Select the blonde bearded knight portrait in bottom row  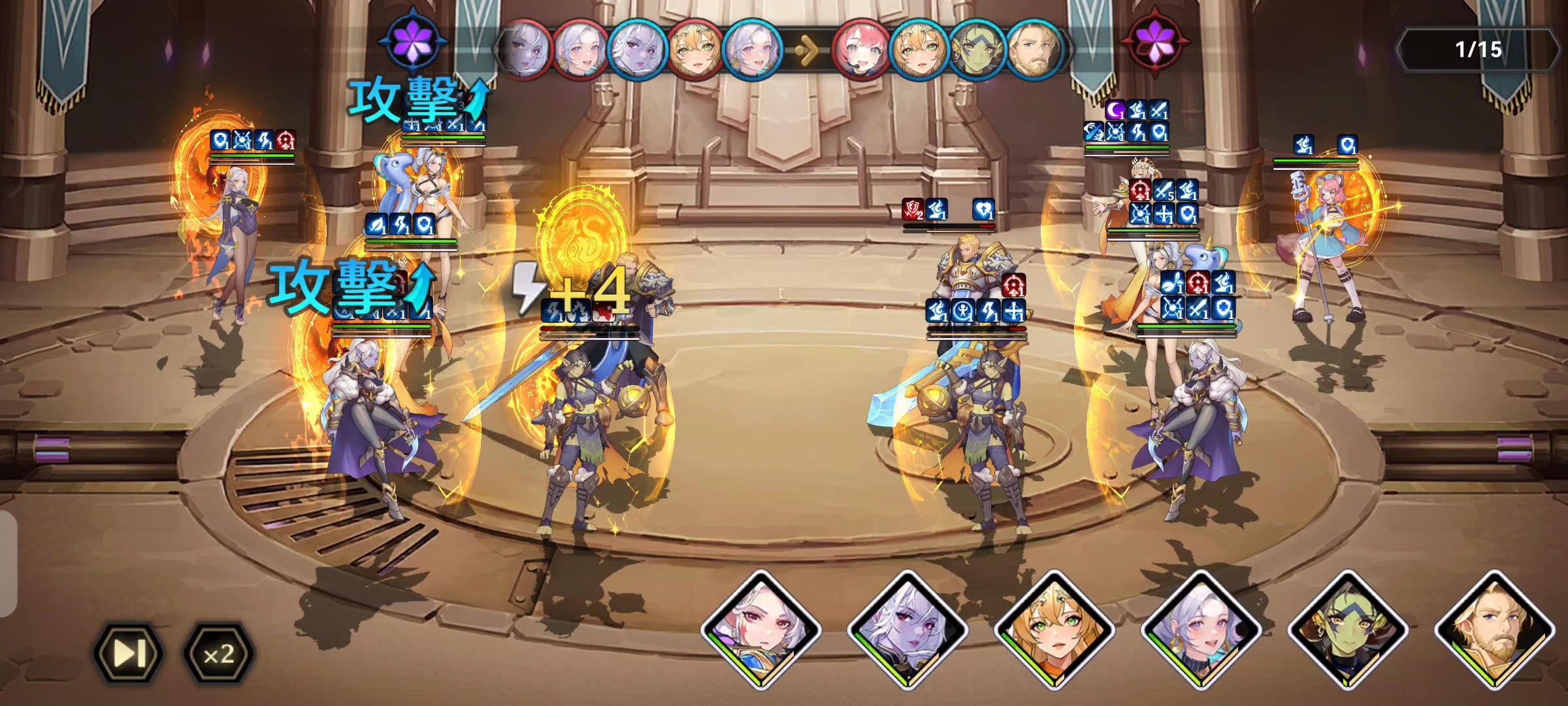(x=1494, y=629)
